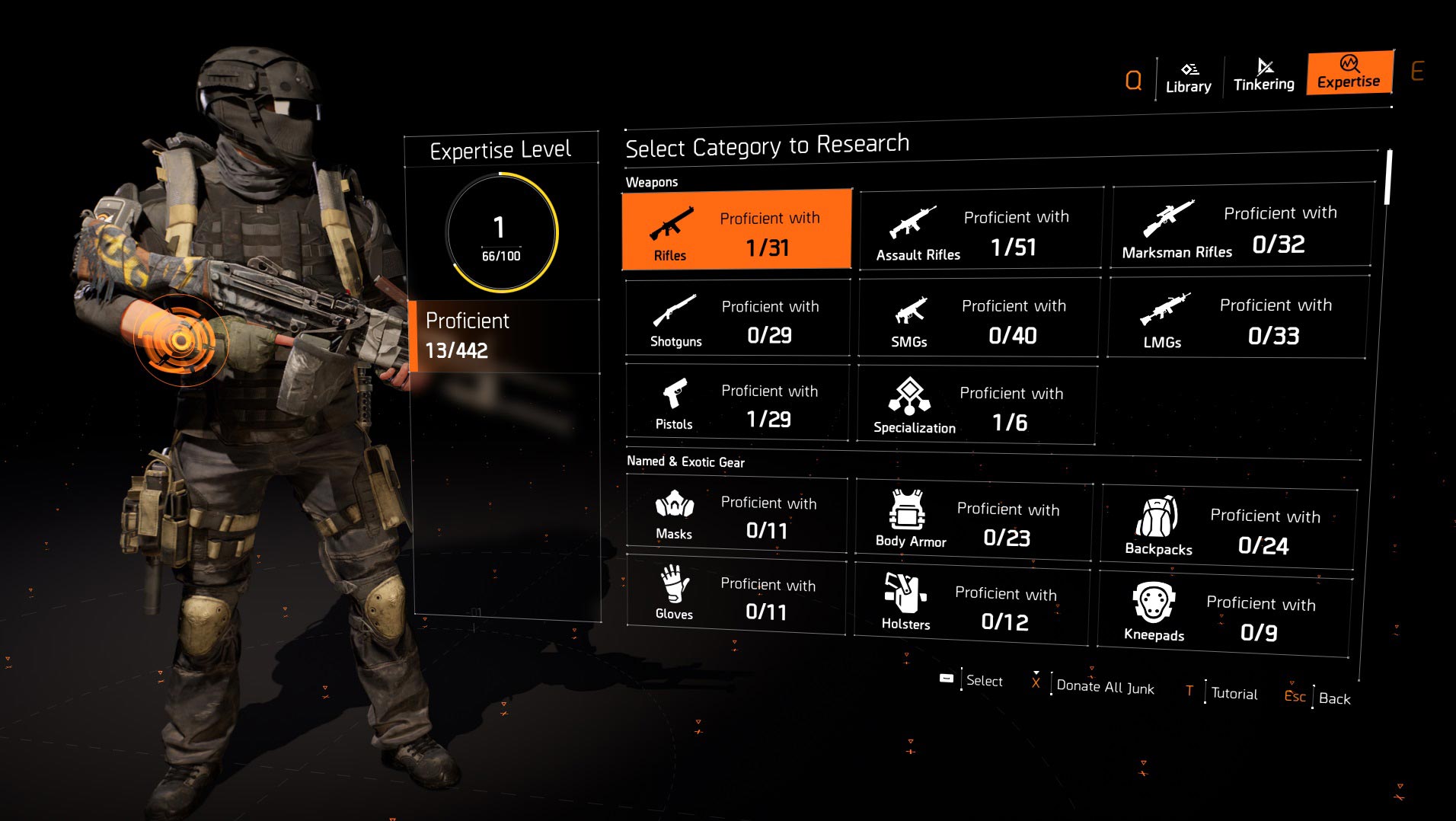Open the Tutorial
1456x821 pixels.
[1234, 693]
